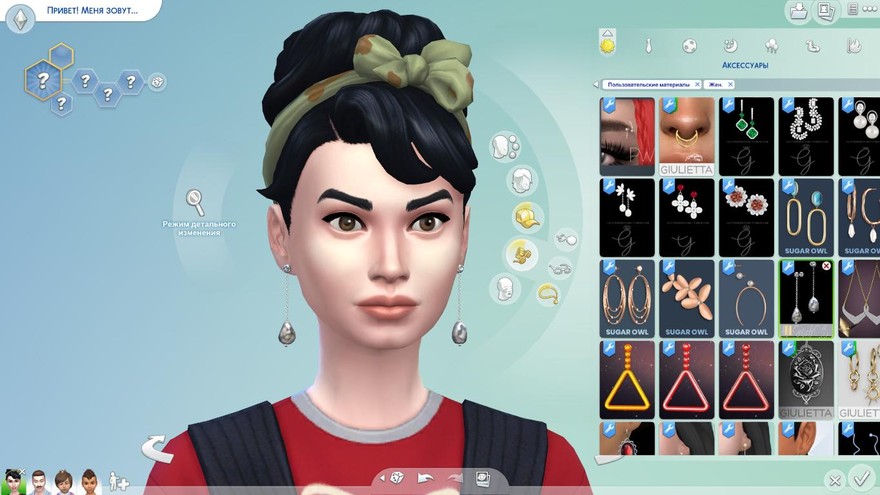Switch to the moon sleepwear outfit tab
880x495 pixels.
[731, 45]
